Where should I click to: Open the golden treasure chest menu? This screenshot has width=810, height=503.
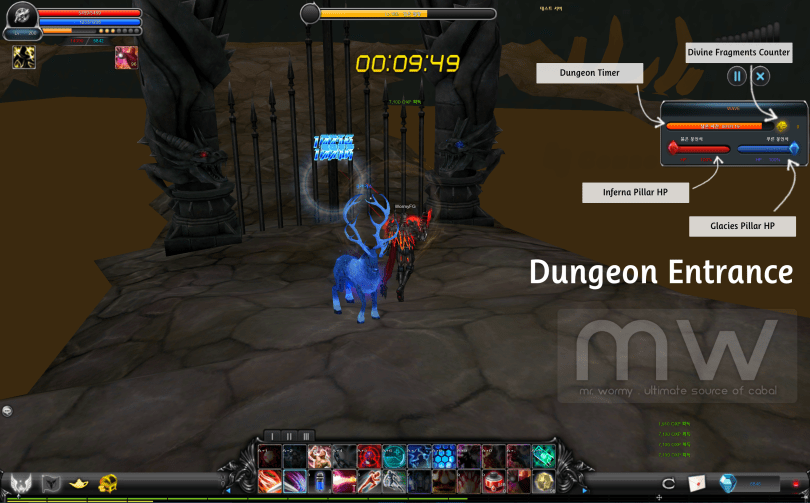pyautogui.click(x=107, y=484)
